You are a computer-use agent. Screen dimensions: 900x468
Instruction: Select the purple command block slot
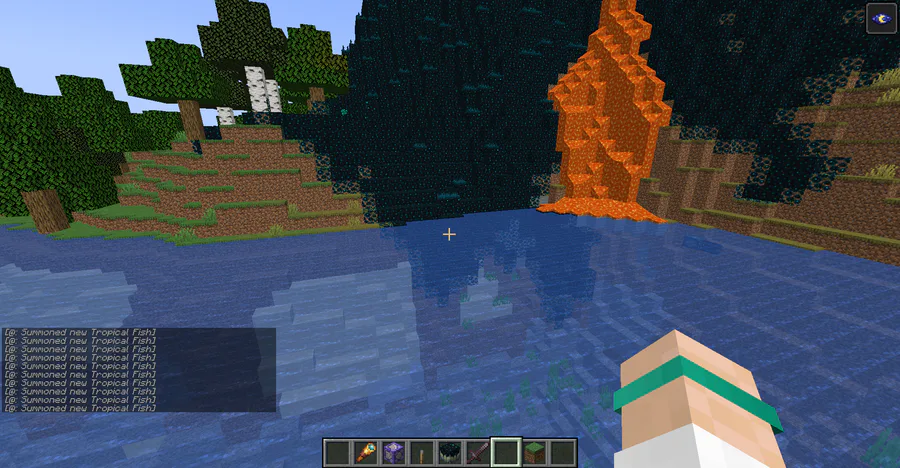click(x=394, y=452)
